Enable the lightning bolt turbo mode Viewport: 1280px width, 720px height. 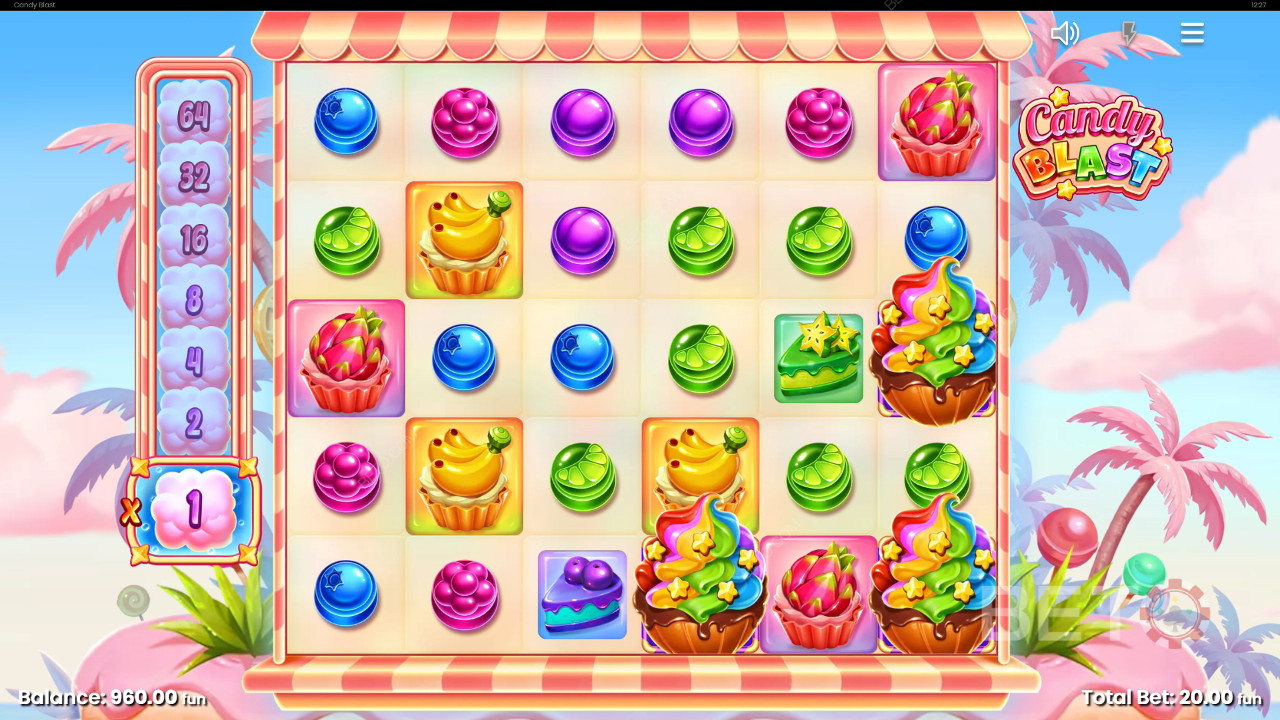1129,34
